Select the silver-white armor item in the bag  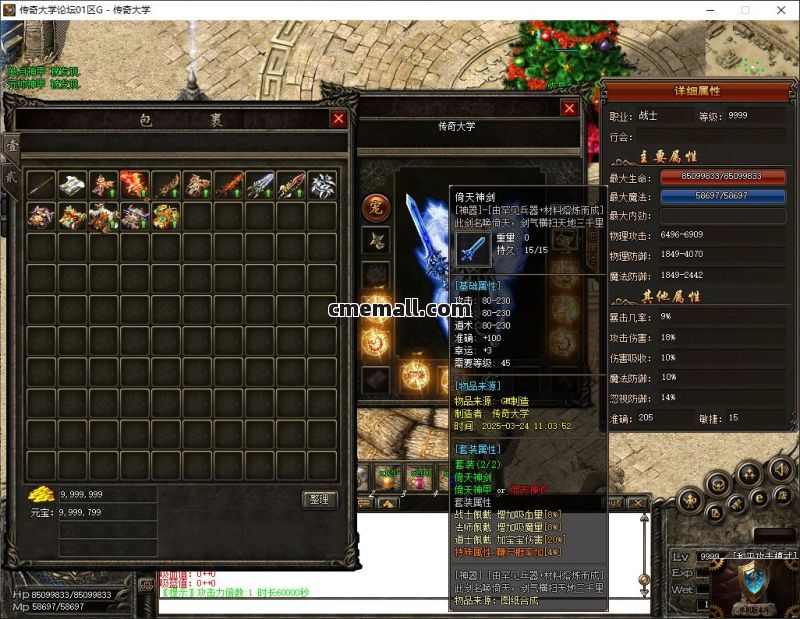72,185
